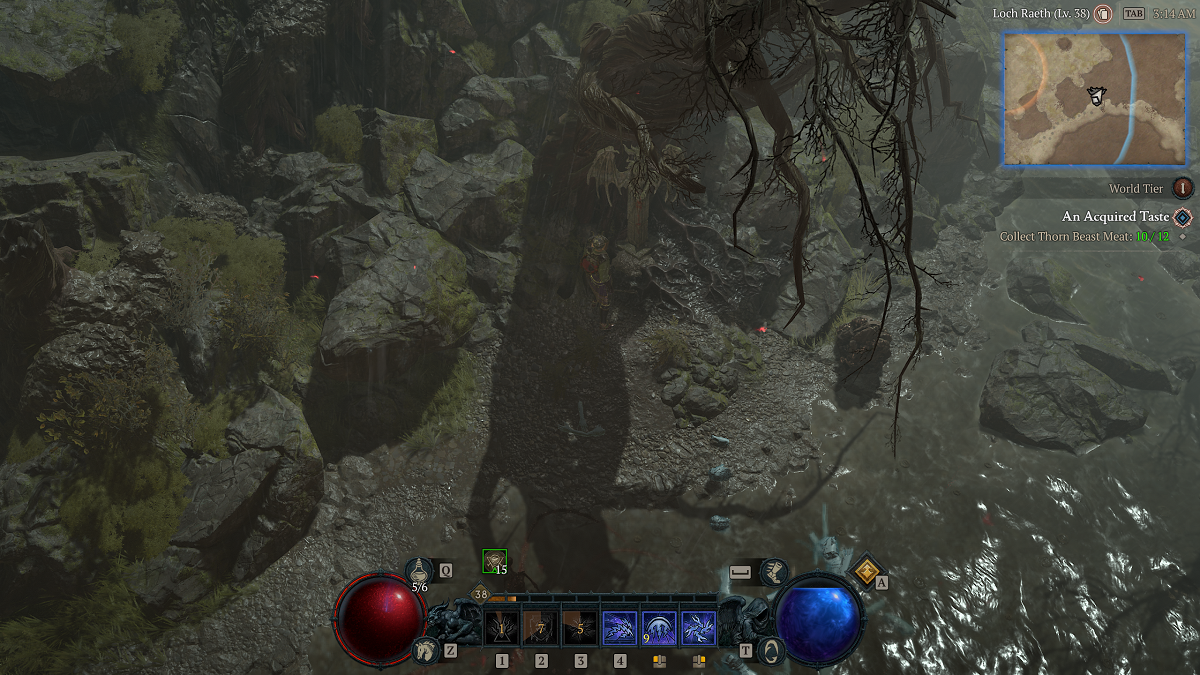Click the World Tier icon

point(1183,188)
